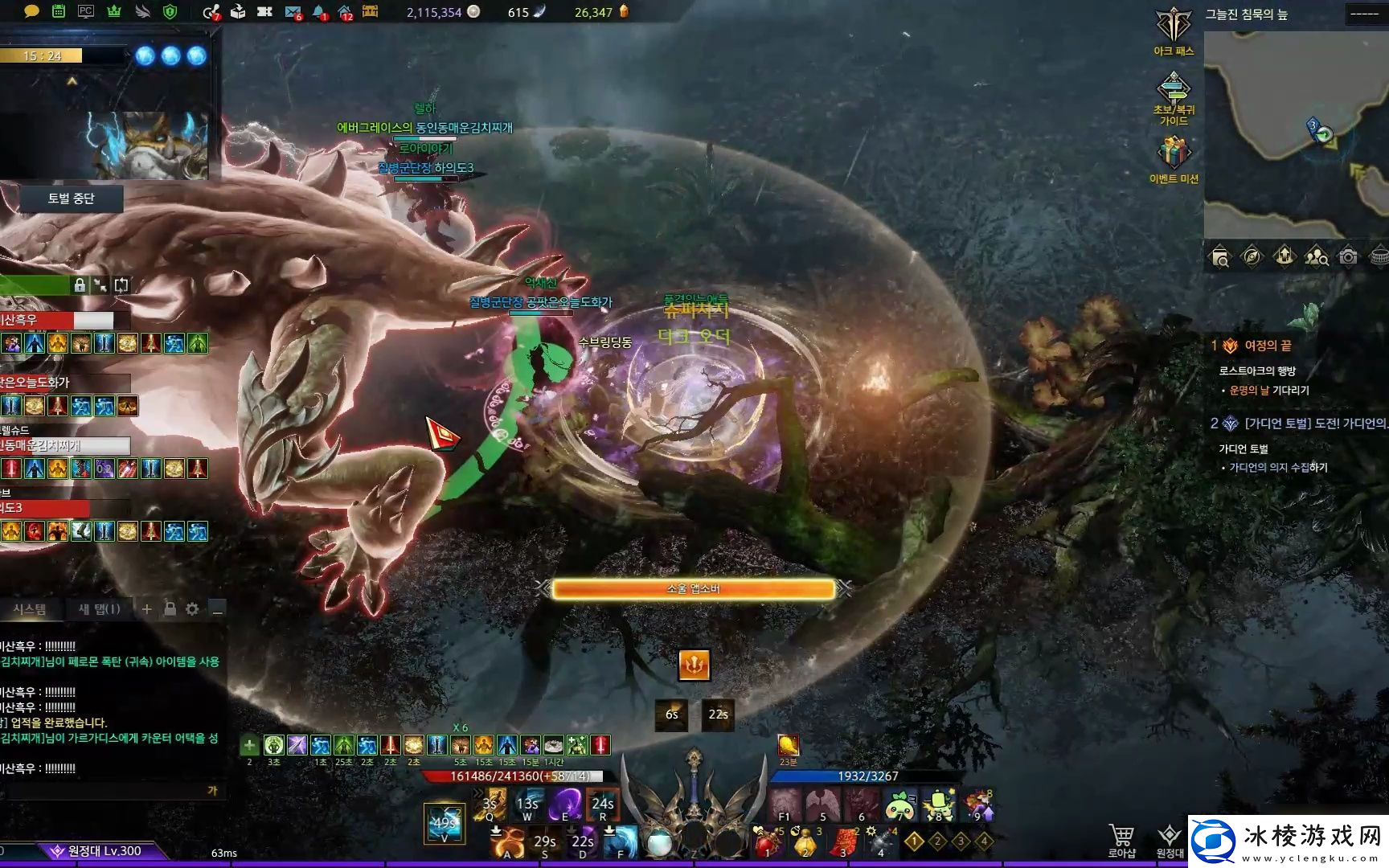The height and width of the screenshot is (868, 1389).
Task: Switch to the 새 탭(1) chat tab
Action: click(x=99, y=609)
